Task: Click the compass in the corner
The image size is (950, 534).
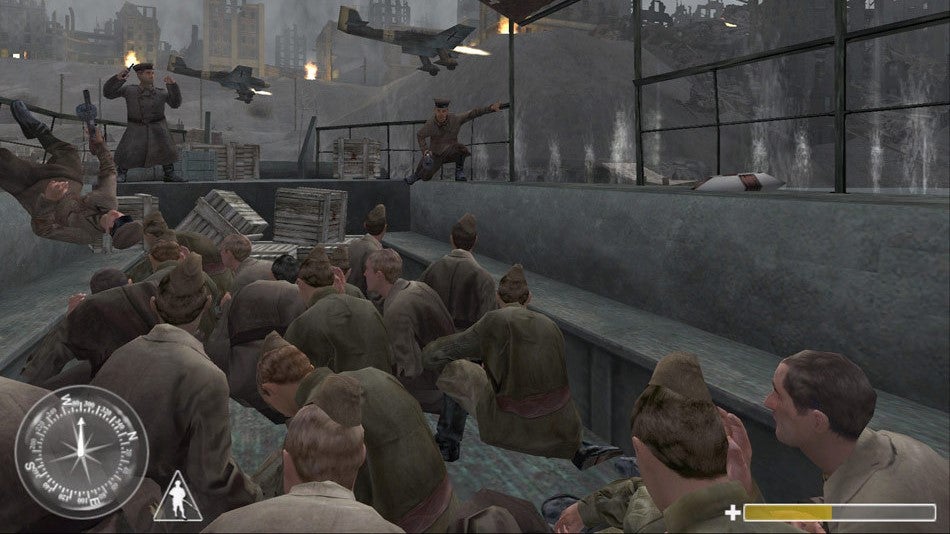Action: (81, 452)
